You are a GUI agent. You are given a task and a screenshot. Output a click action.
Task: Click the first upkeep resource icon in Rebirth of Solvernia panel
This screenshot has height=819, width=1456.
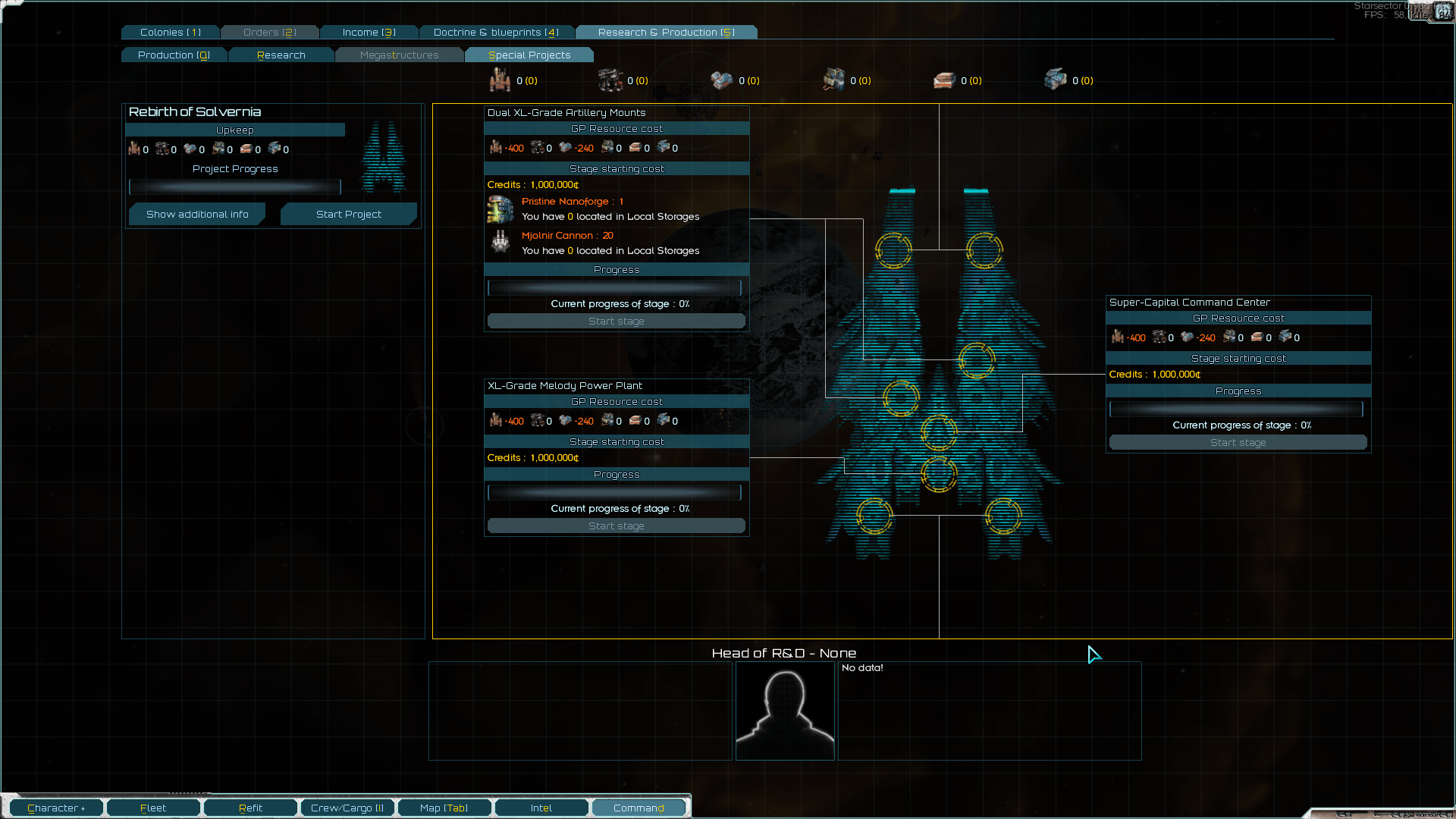point(134,149)
